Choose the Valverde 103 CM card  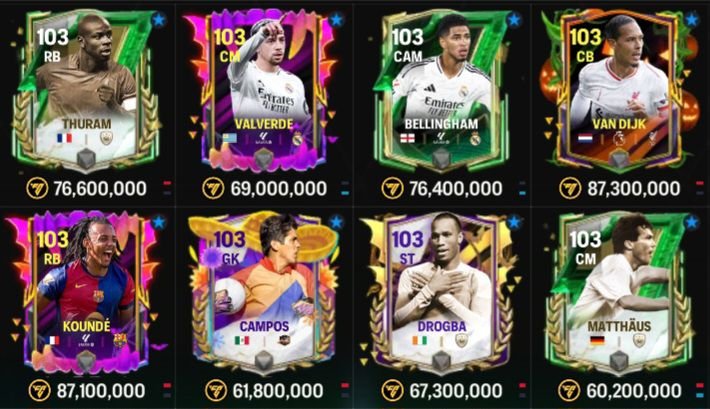click(266, 90)
